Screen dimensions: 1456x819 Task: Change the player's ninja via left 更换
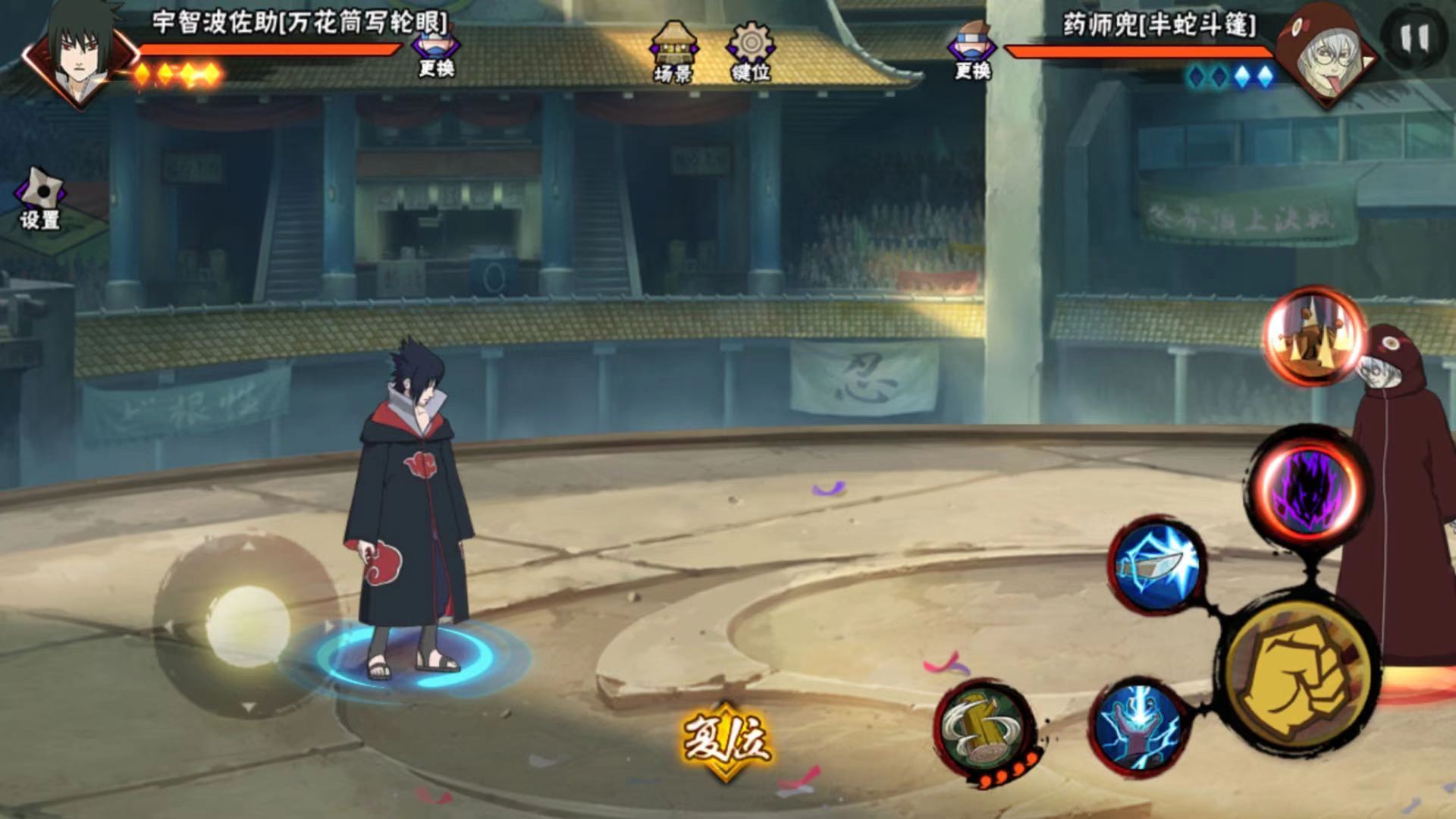pyautogui.click(x=435, y=52)
